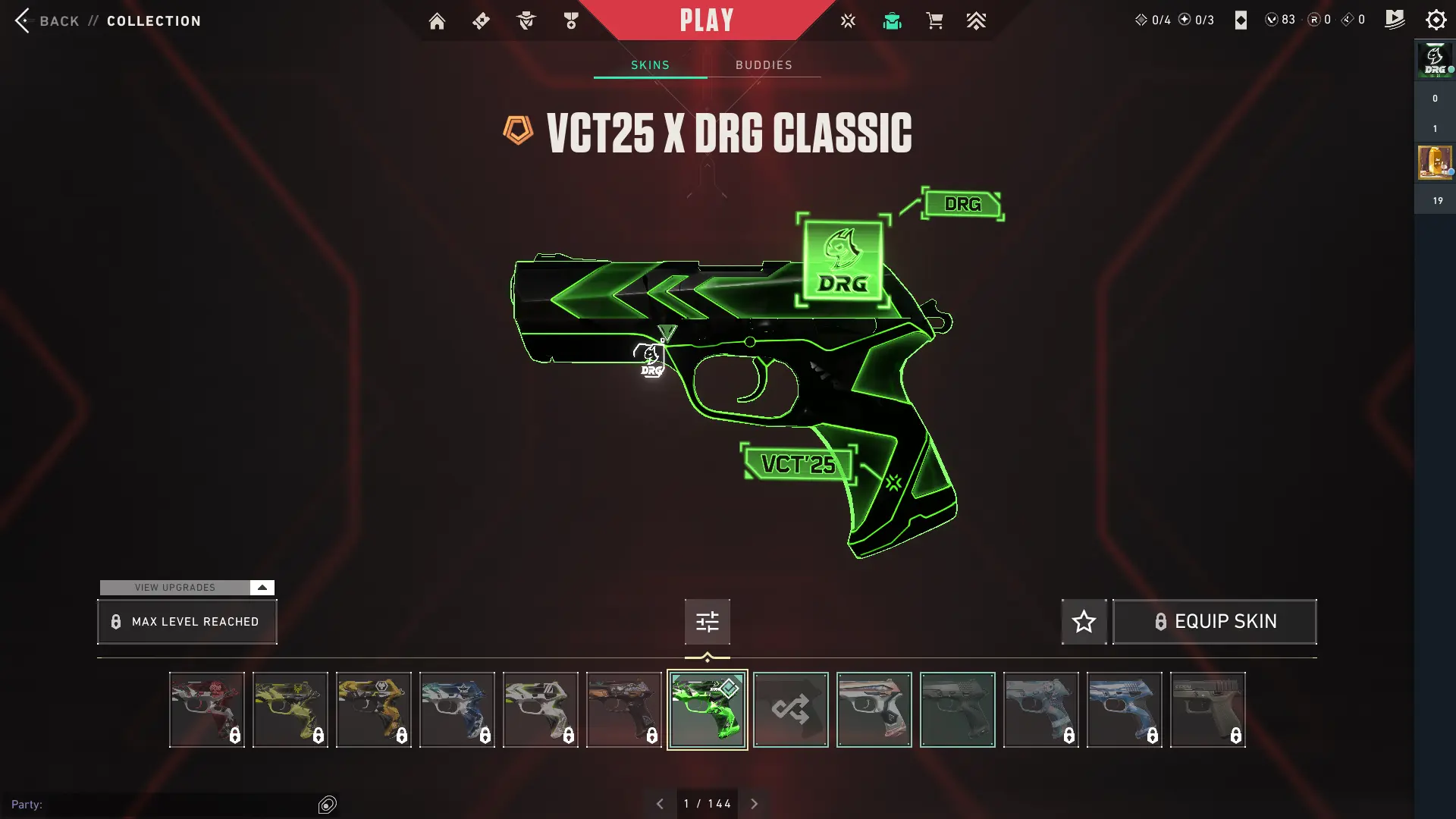Click the red PLAY button

click(x=706, y=20)
